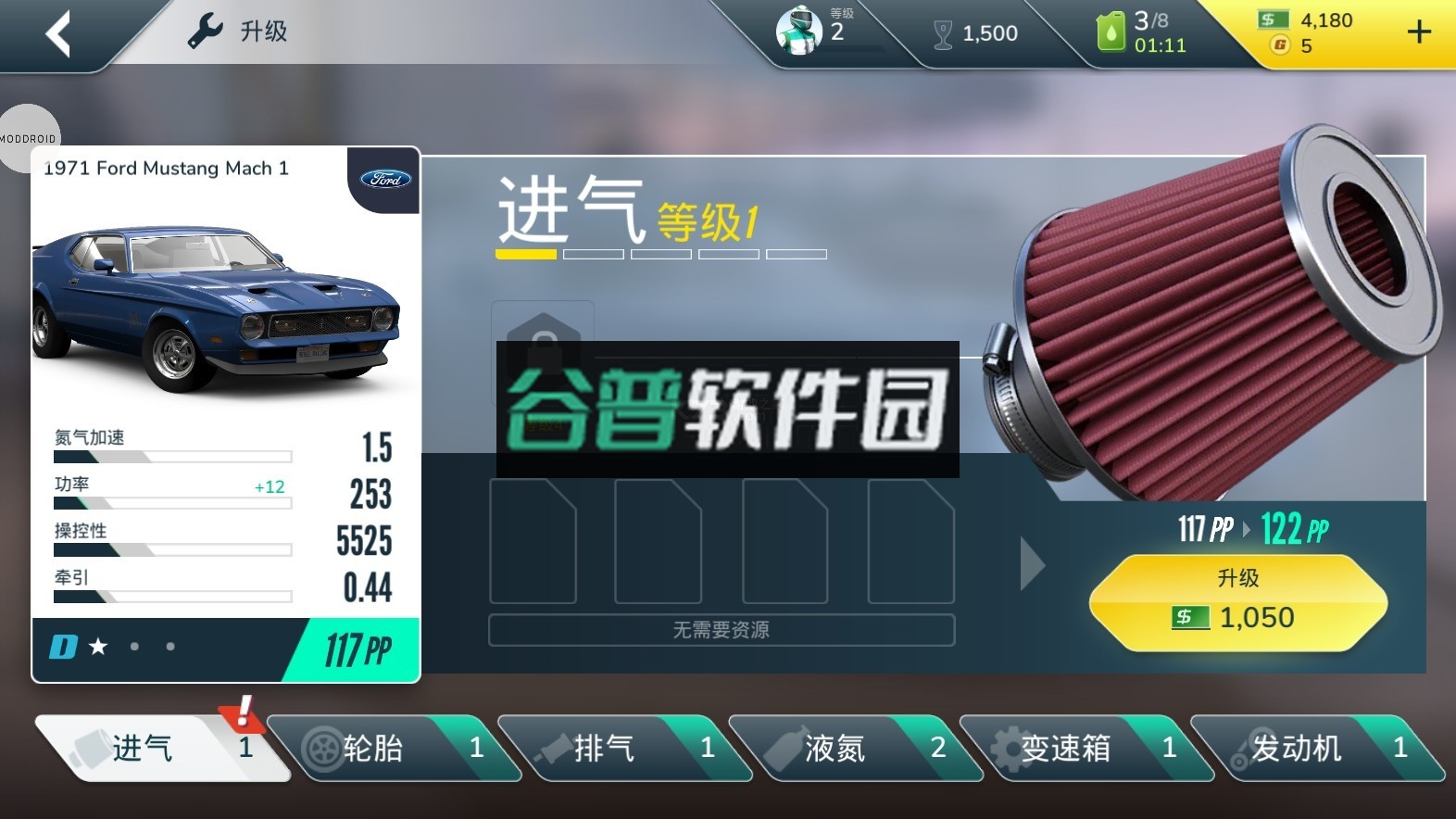Select the trophy icon showing 1,500
The image size is (1456, 819).
pos(944,32)
